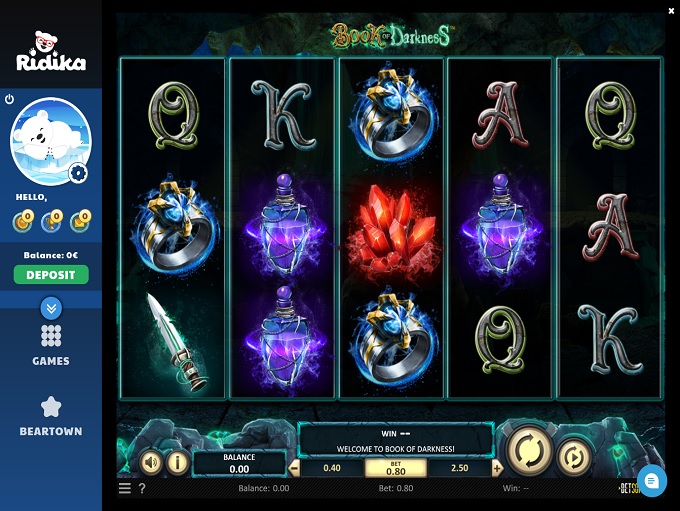680x511 pixels.
Task: Toggle the game sound speaker icon
Action: pos(151,462)
